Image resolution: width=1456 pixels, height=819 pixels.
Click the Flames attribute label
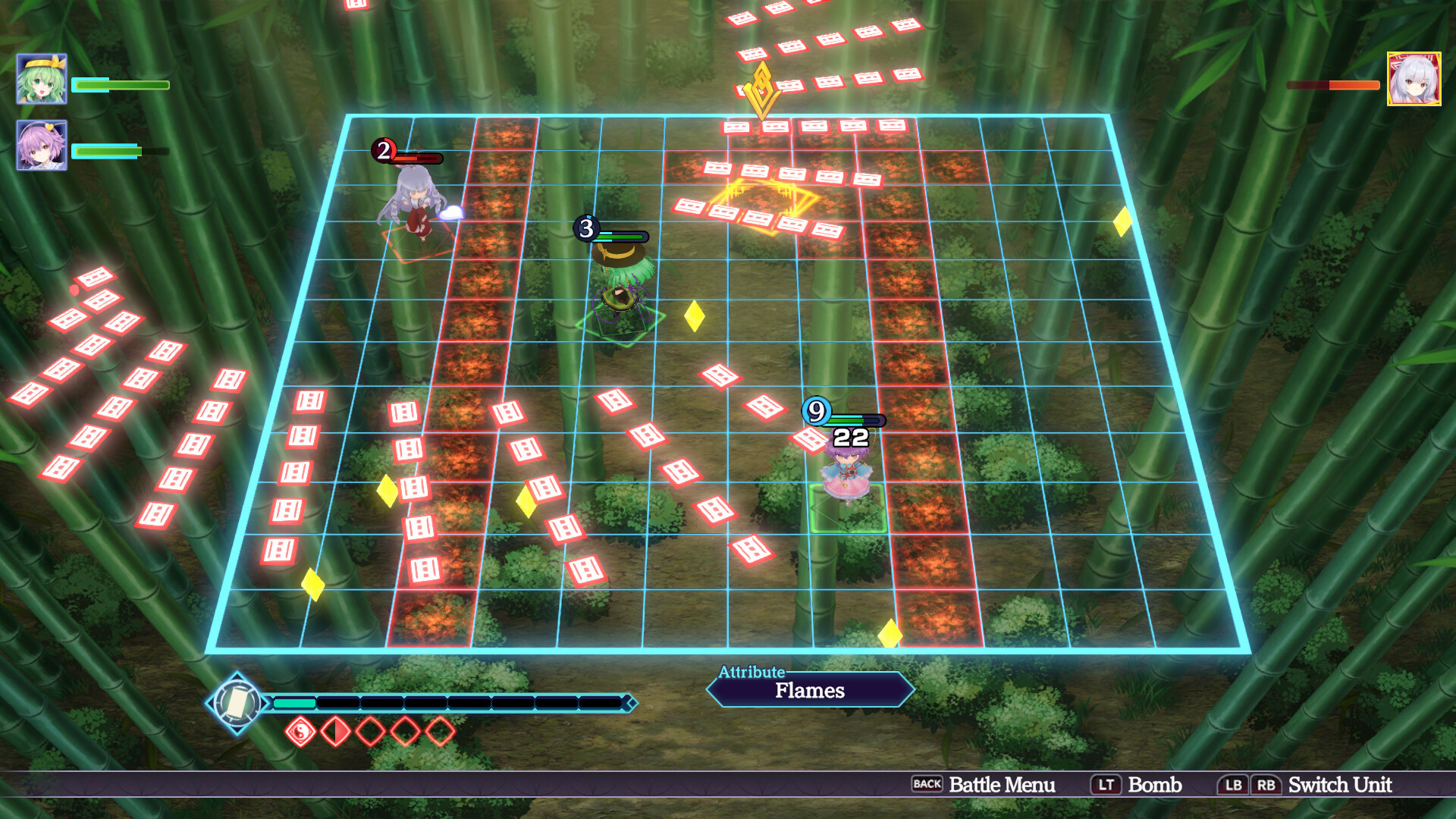pos(809,690)
